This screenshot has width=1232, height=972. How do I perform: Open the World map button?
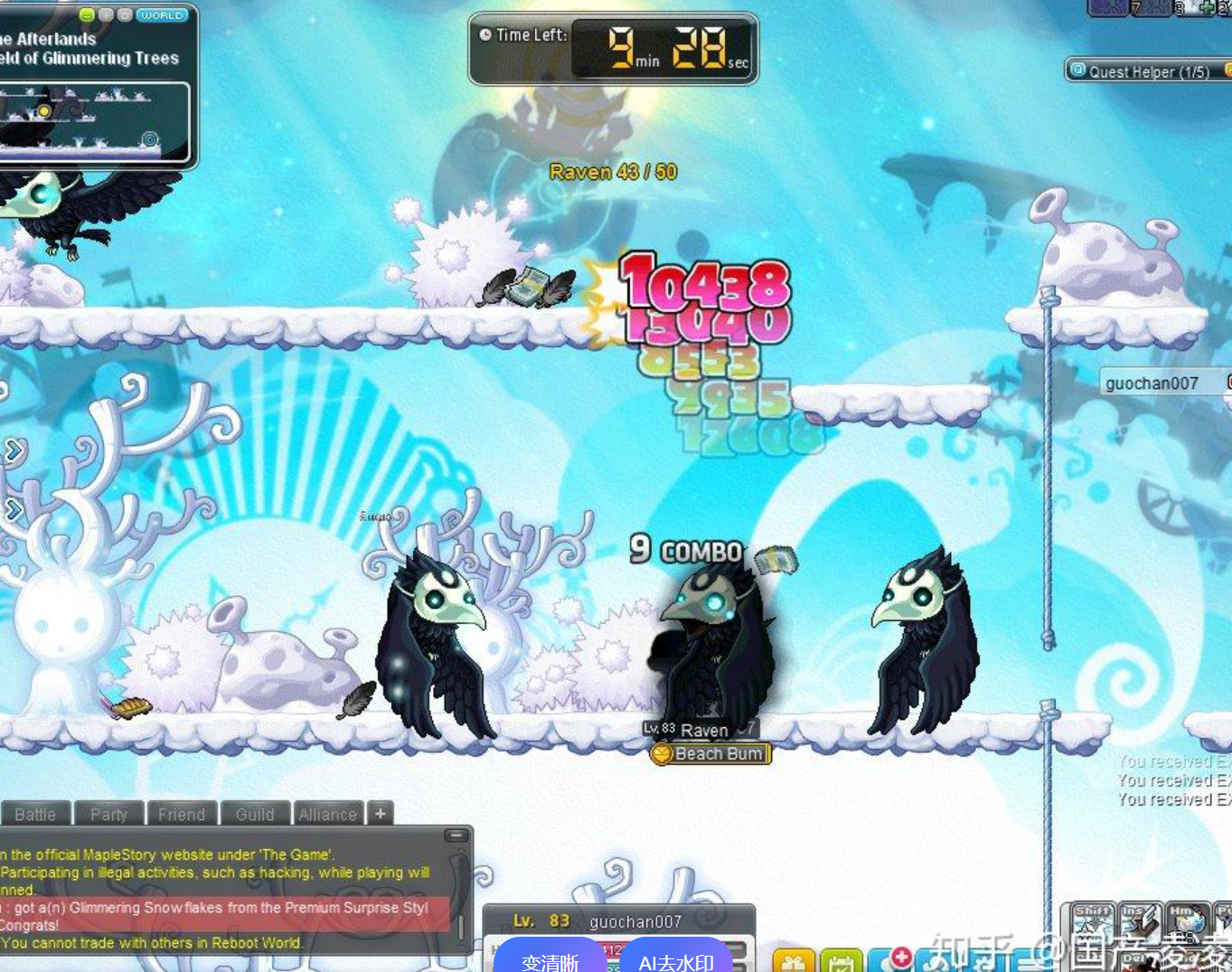(162, 15)
